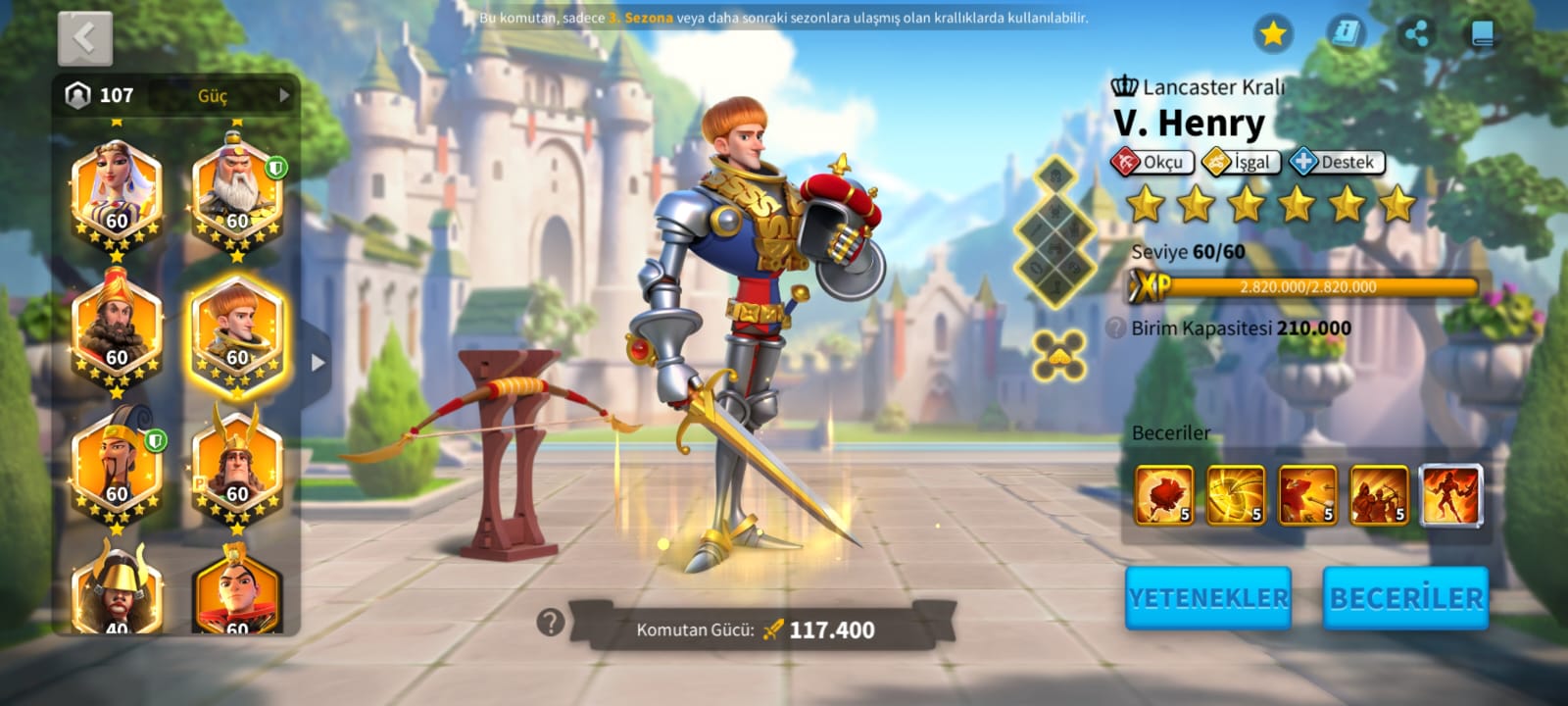This screenshot has width=1568, height=706.
Task: Select the red-collared woman commander portrait
Action: pos(237,588)
